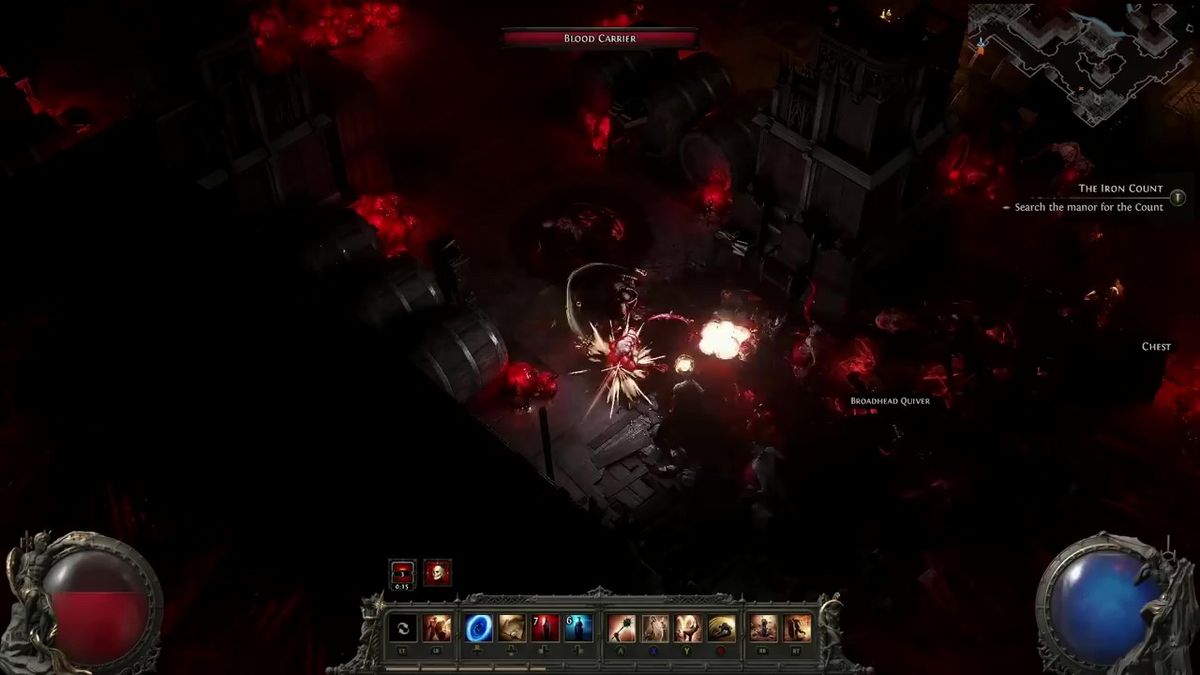Open the Chest loot label
This screenshot has width=1200, height=675.
(x=1156, y=347)
